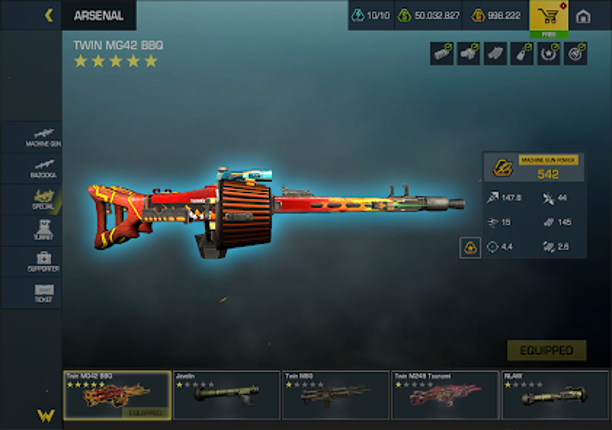Select the Special weapons category
The height and width of the screenshot is (430, 612).
click(43, 199)
